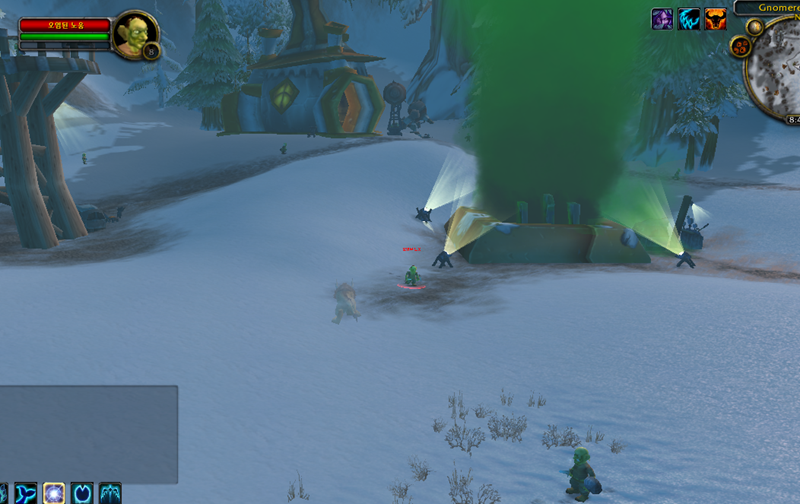Screen dimensions: 800x504
Task: Activate the glowing white orb ability
Action: pos(54,494)
